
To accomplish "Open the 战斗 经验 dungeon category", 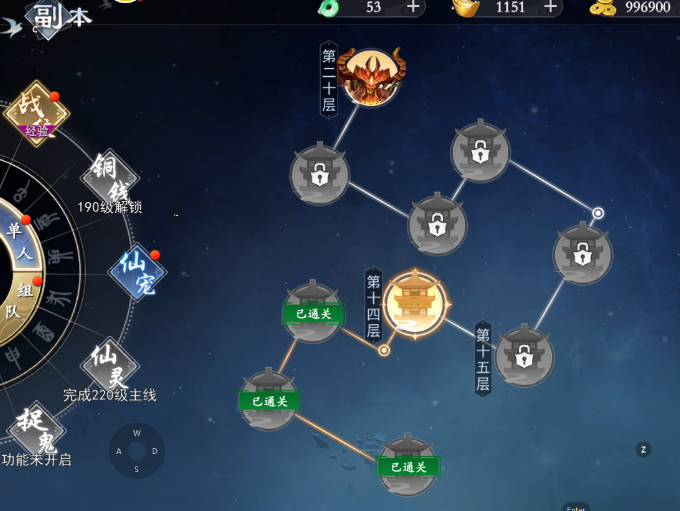I will pos(36,112).
